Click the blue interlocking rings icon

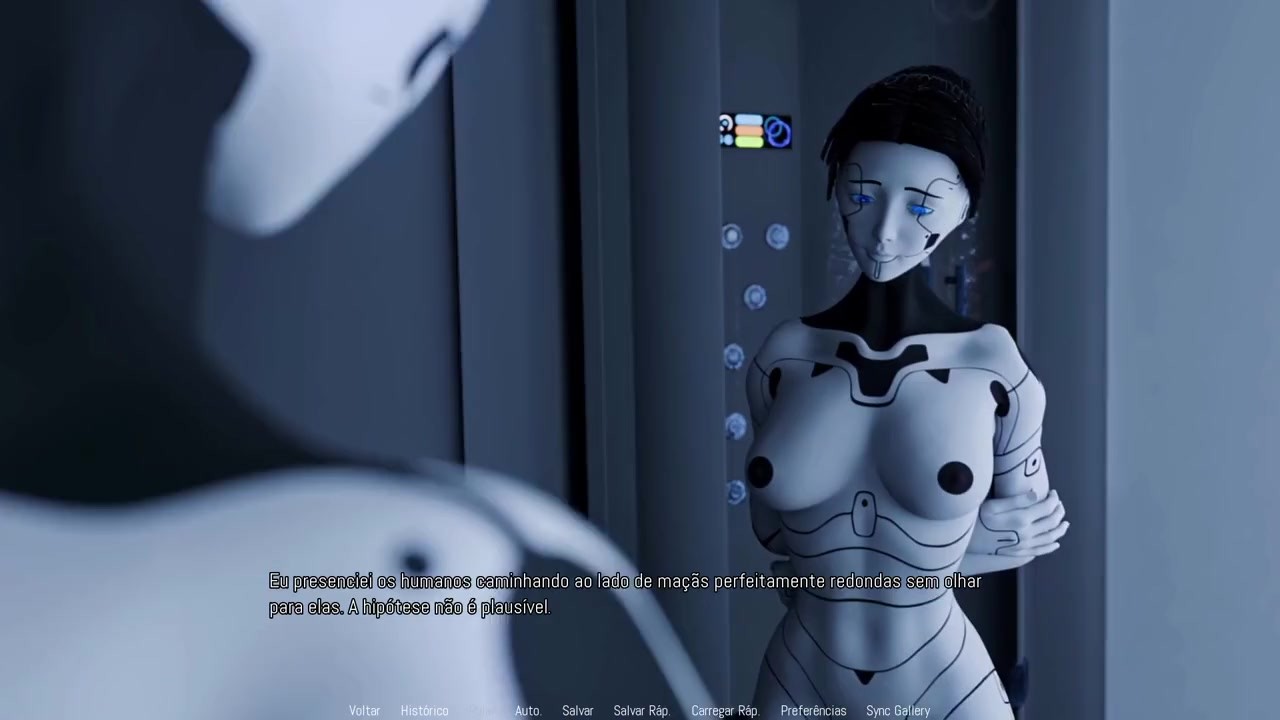[777, 131]
